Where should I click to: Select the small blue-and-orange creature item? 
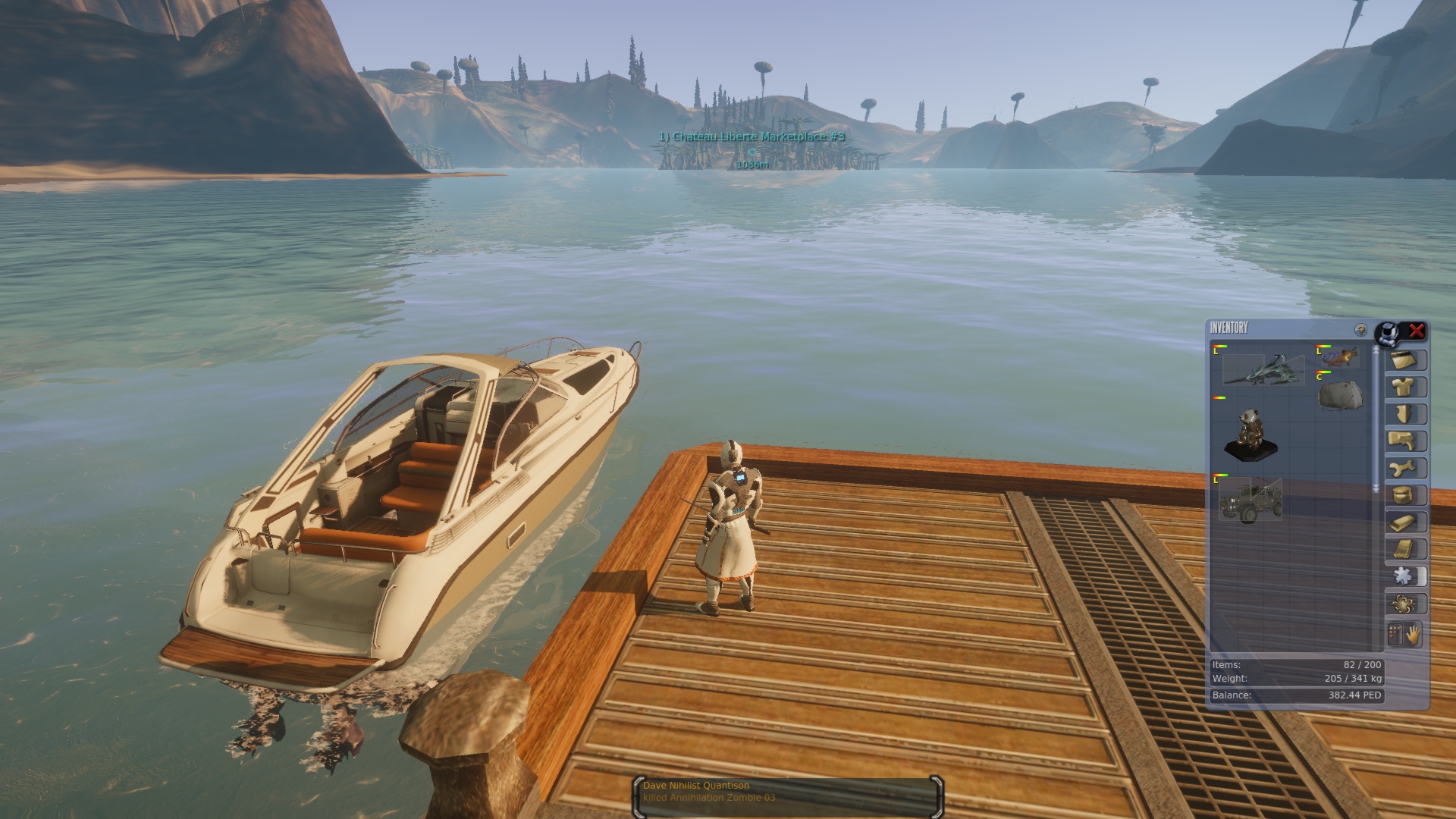(x=1341, y=356)
